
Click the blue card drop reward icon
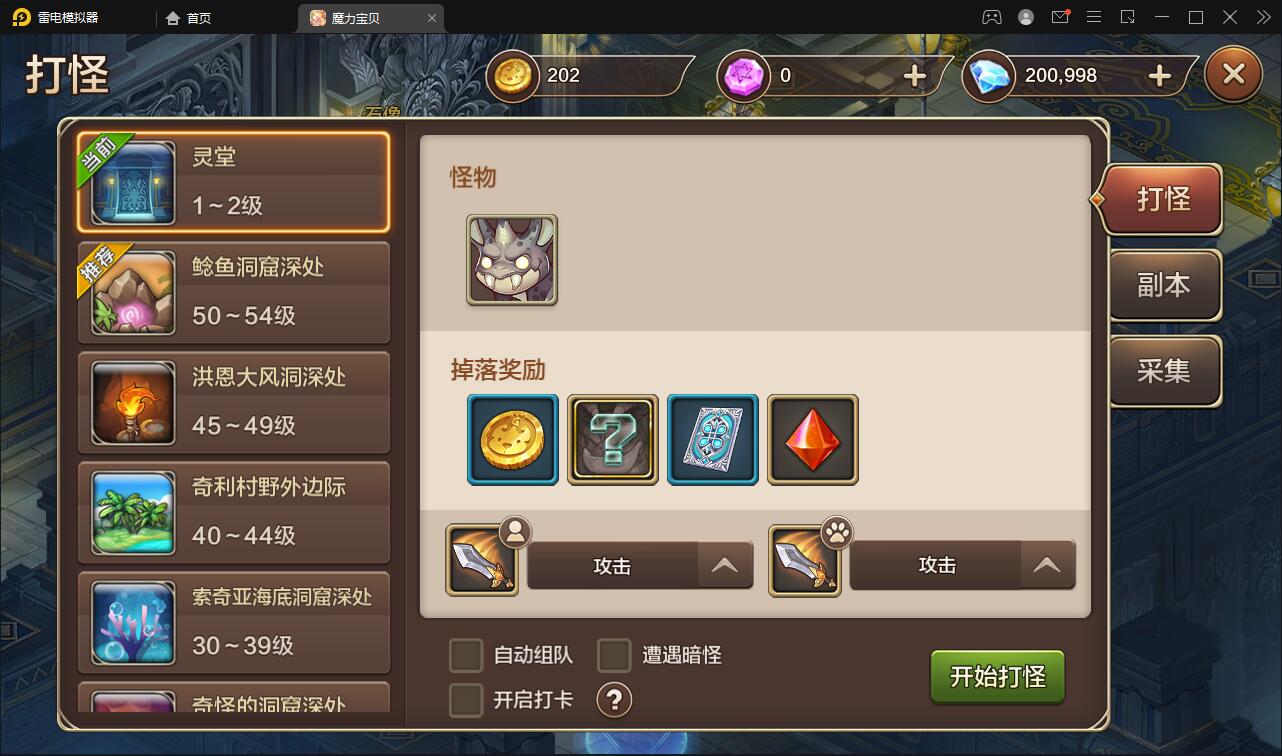click(712, 439)
